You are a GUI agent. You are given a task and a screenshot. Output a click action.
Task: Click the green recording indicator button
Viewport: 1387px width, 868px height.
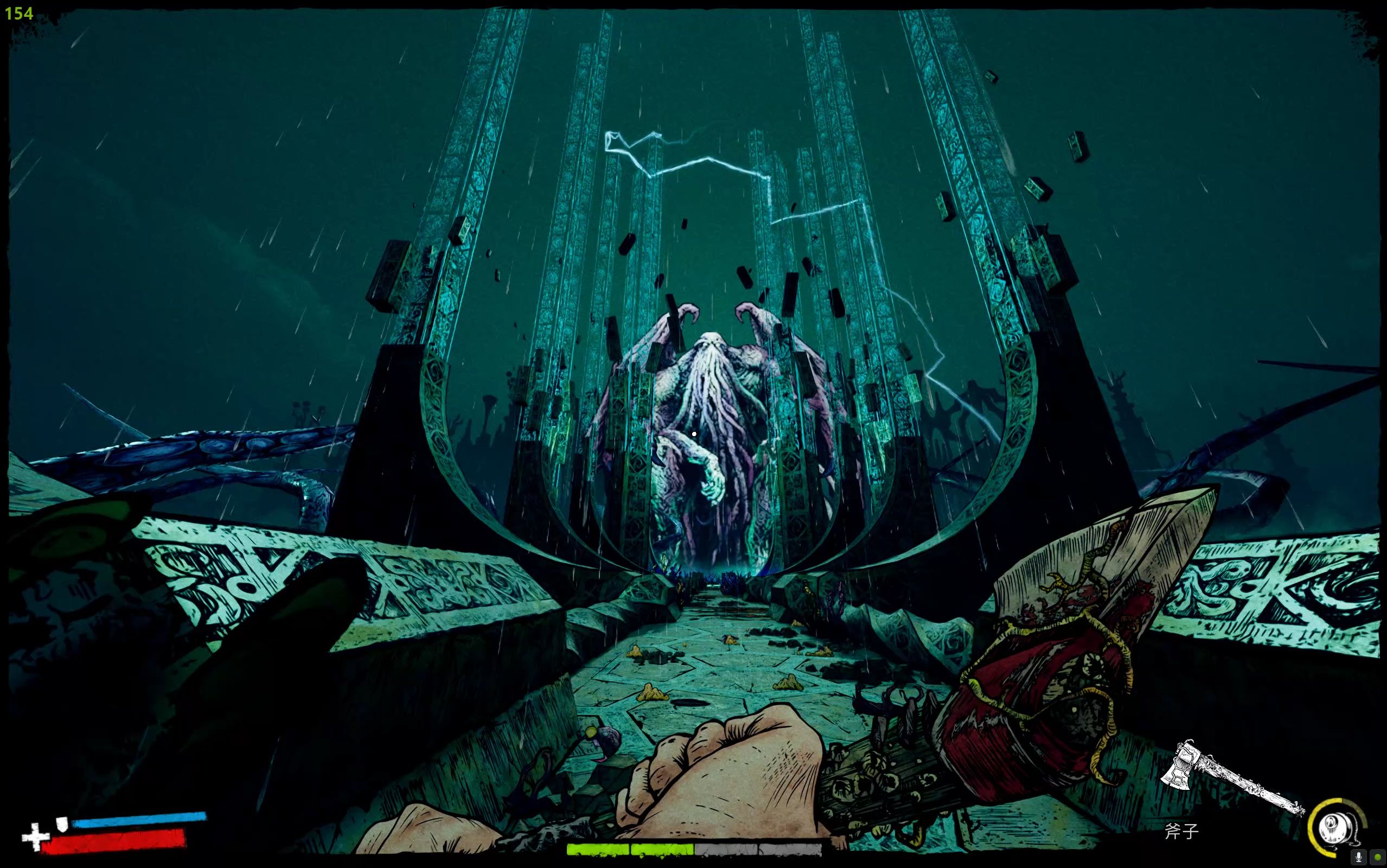pyautogui.click(x=1377, y=857)
